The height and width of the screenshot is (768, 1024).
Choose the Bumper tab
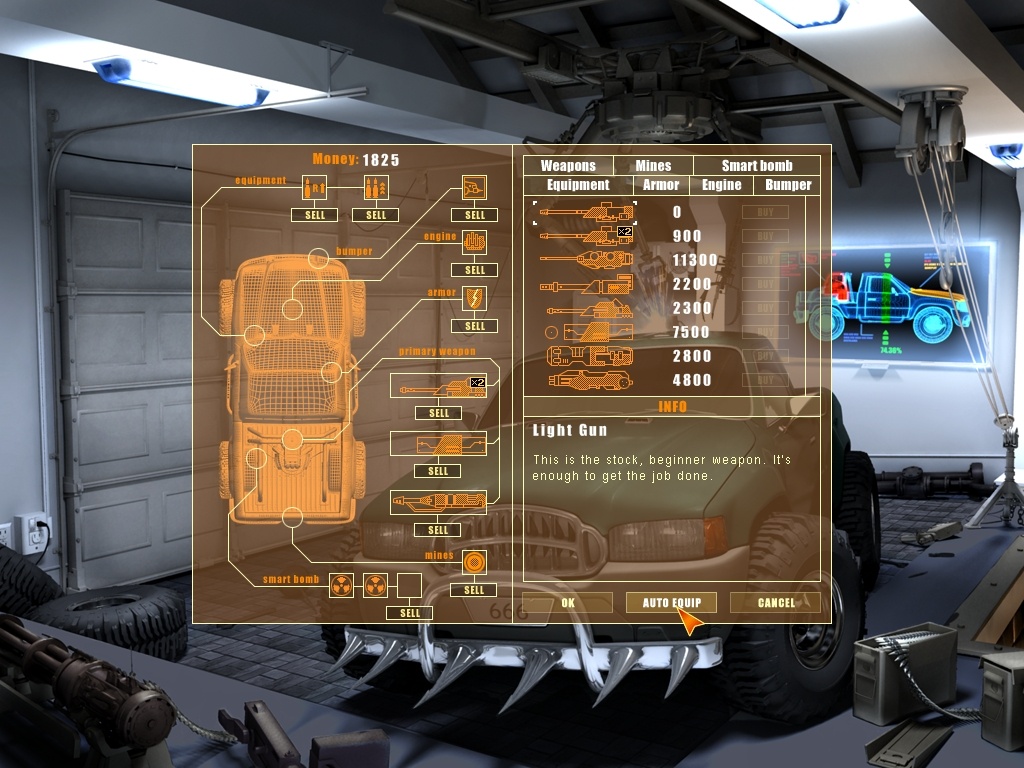click(788, 185)
